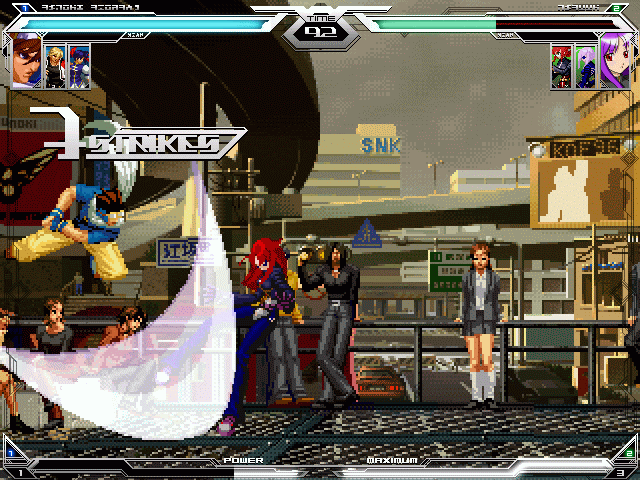Select the red-haired teammate portrait

[x=560, y=67]
